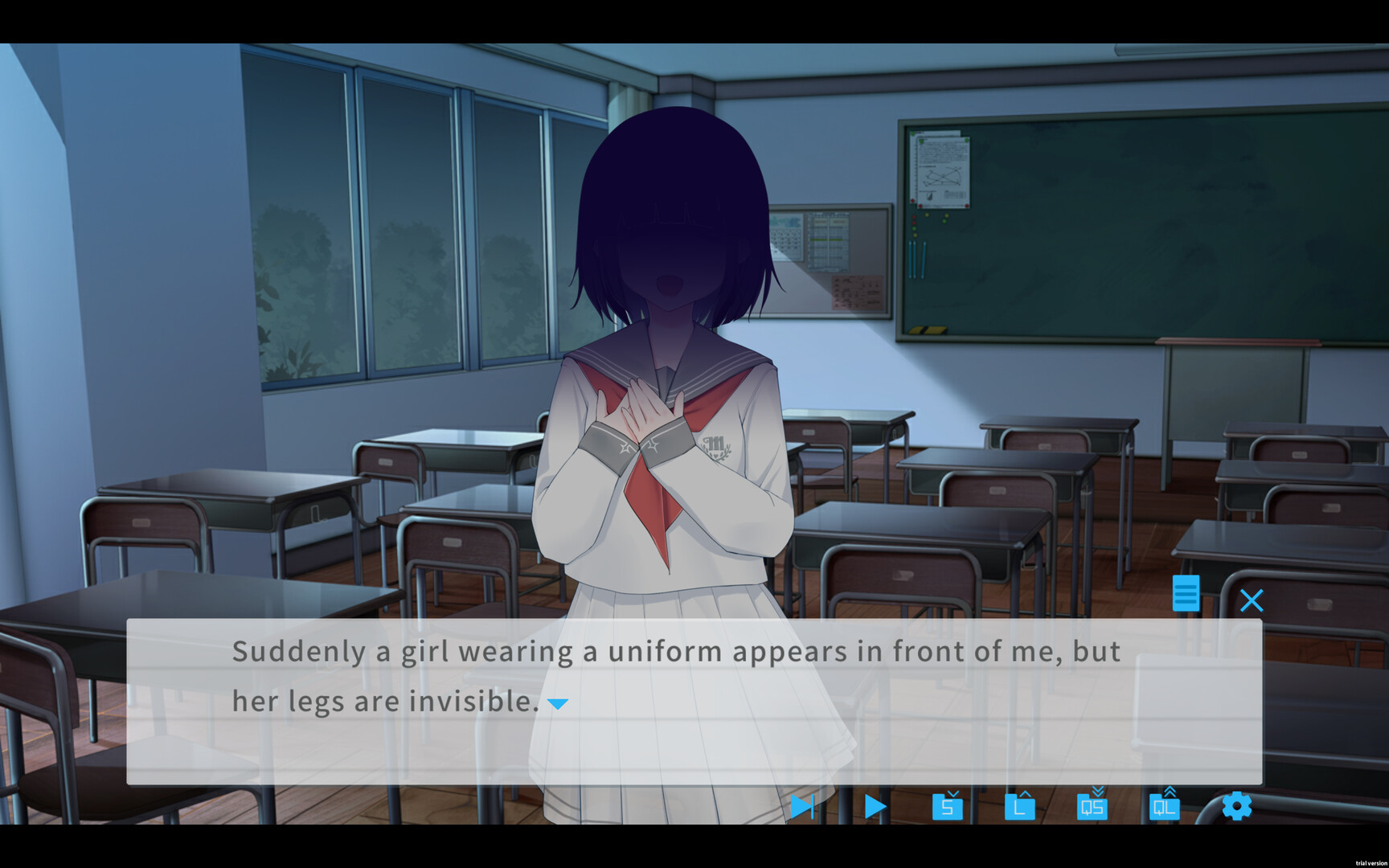This screenshot has width=1389, height=868.
Task: Select the QL quick load folder icon
Action: [x=1166, y=808]
